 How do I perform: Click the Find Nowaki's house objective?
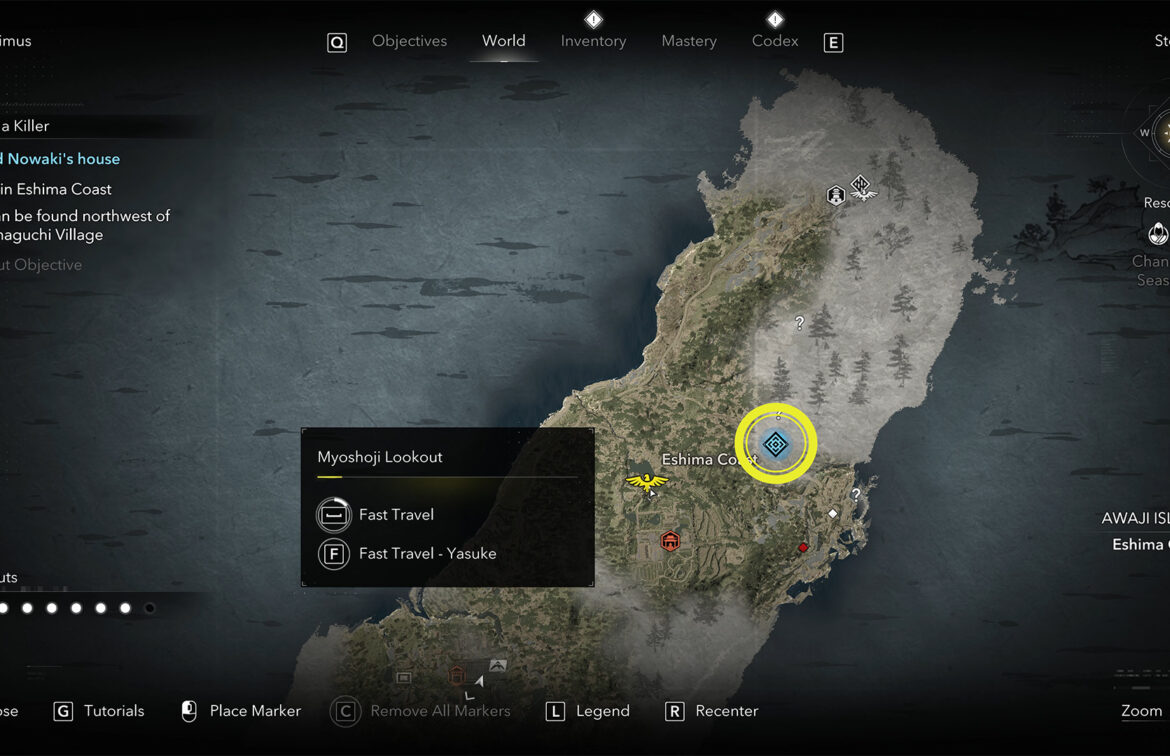(62, 159)
